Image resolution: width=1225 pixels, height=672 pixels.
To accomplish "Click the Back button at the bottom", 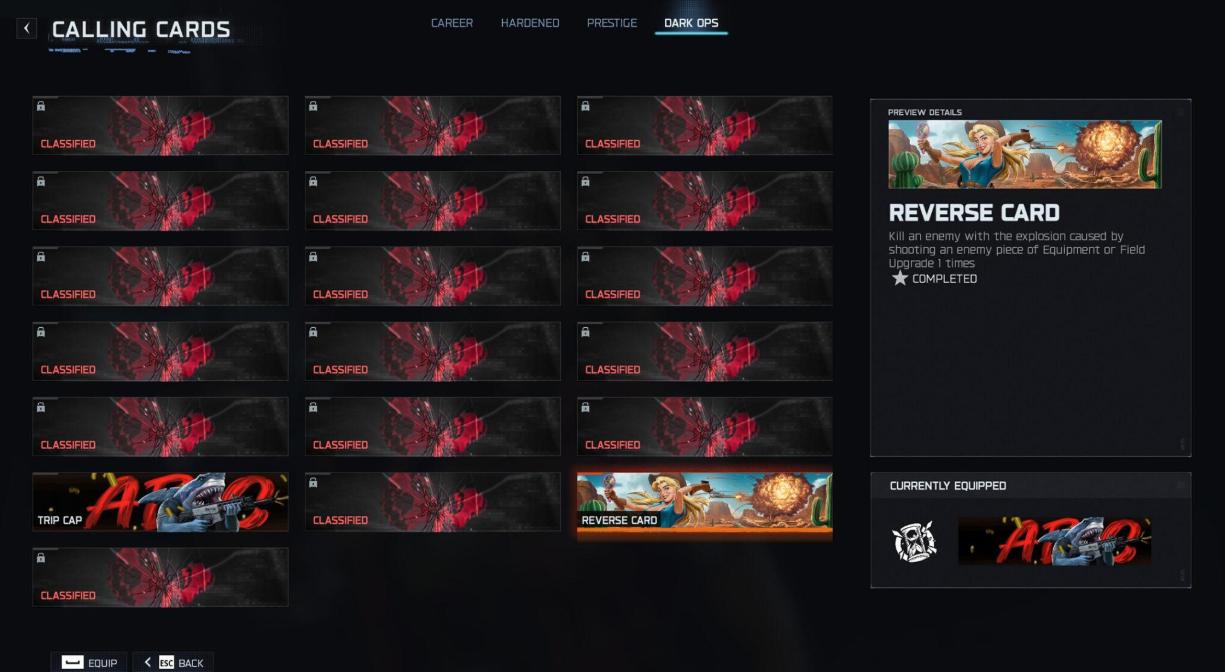I will click(x=173, y=662).
